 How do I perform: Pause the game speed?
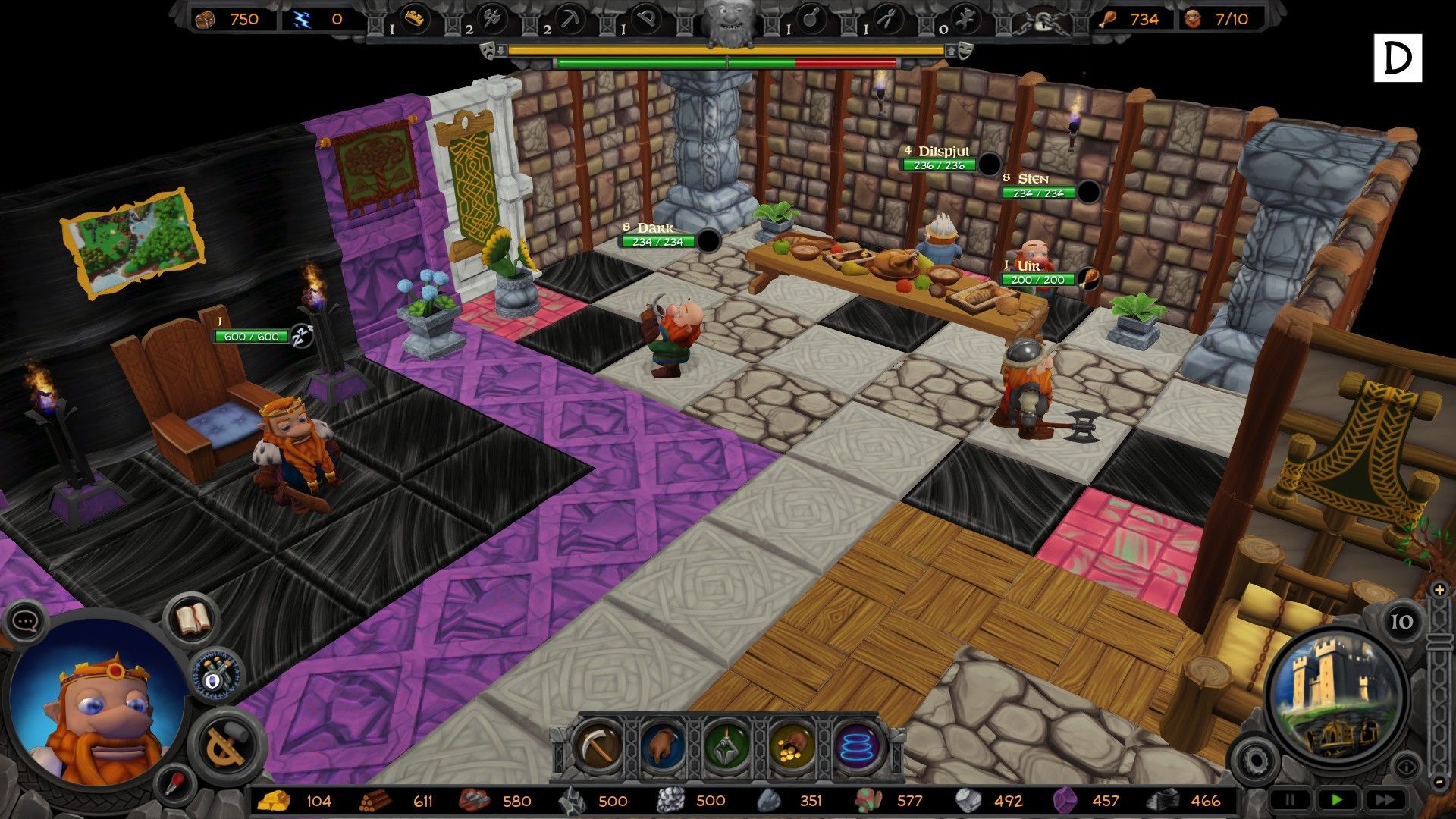(x=1289, y=800)
